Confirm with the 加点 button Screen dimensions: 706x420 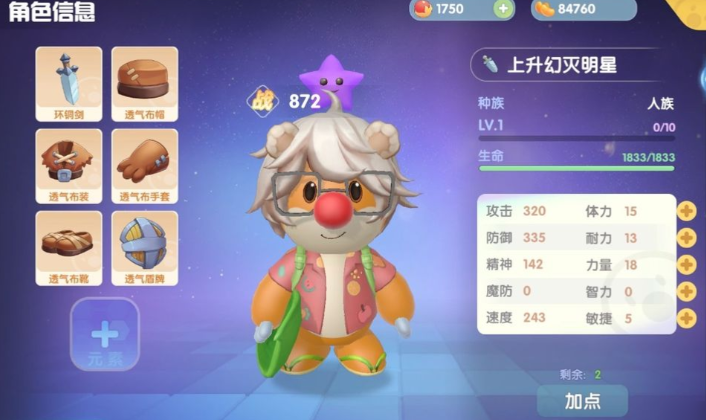point(582,401)
